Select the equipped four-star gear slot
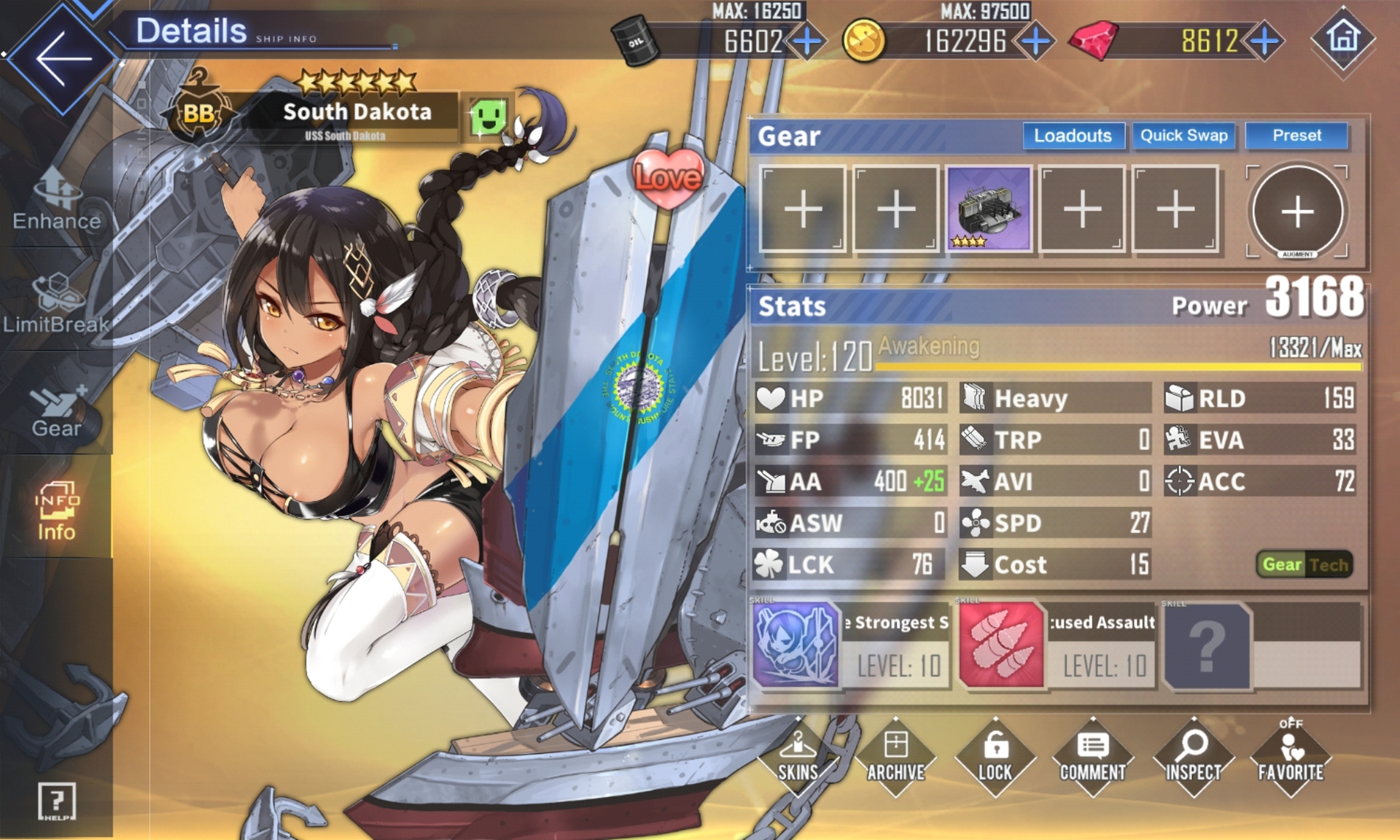 (989, 209)
